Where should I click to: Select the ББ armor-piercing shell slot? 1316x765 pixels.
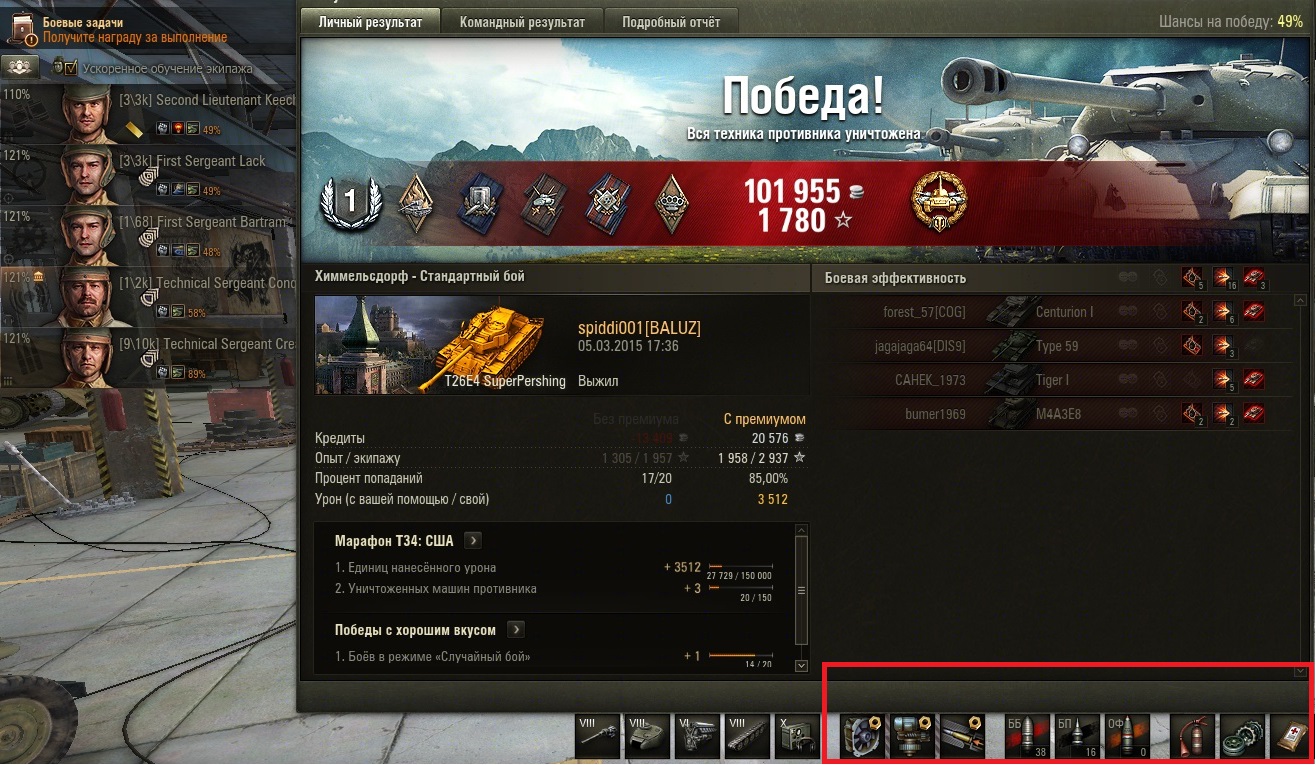coord(1028,737)
